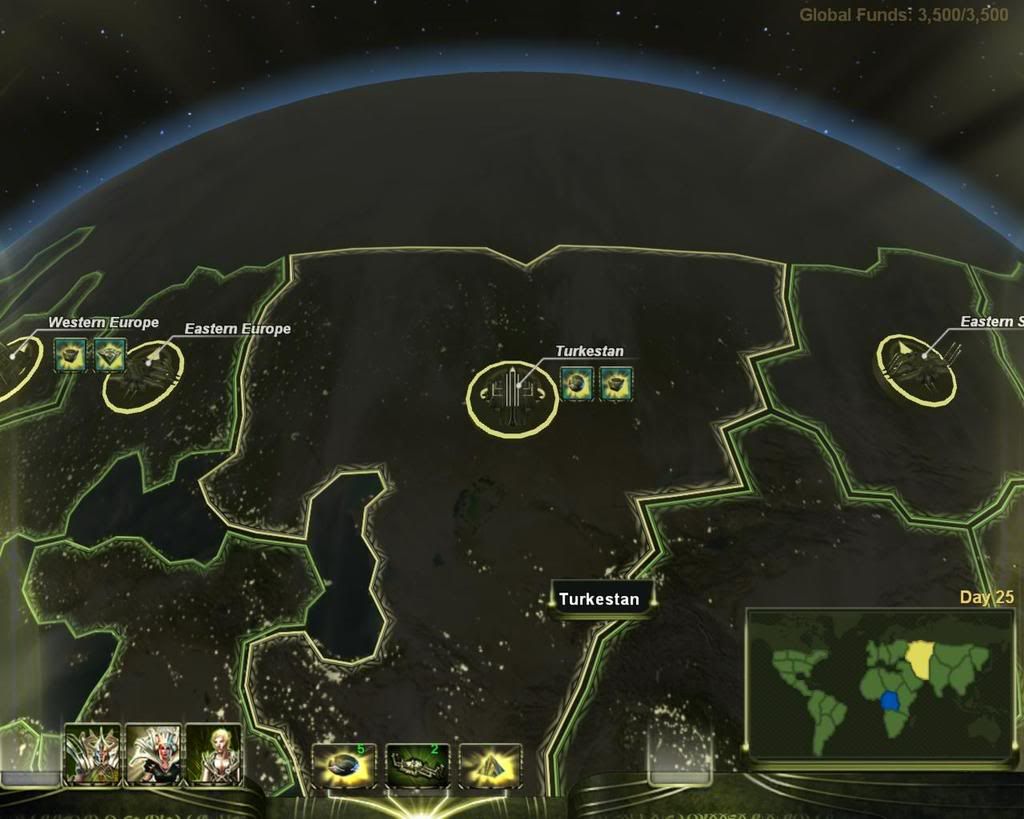This screenshot has width=1024, height=819.
Task: Activate the glowing pyramid icon
Action: [491, 766]
